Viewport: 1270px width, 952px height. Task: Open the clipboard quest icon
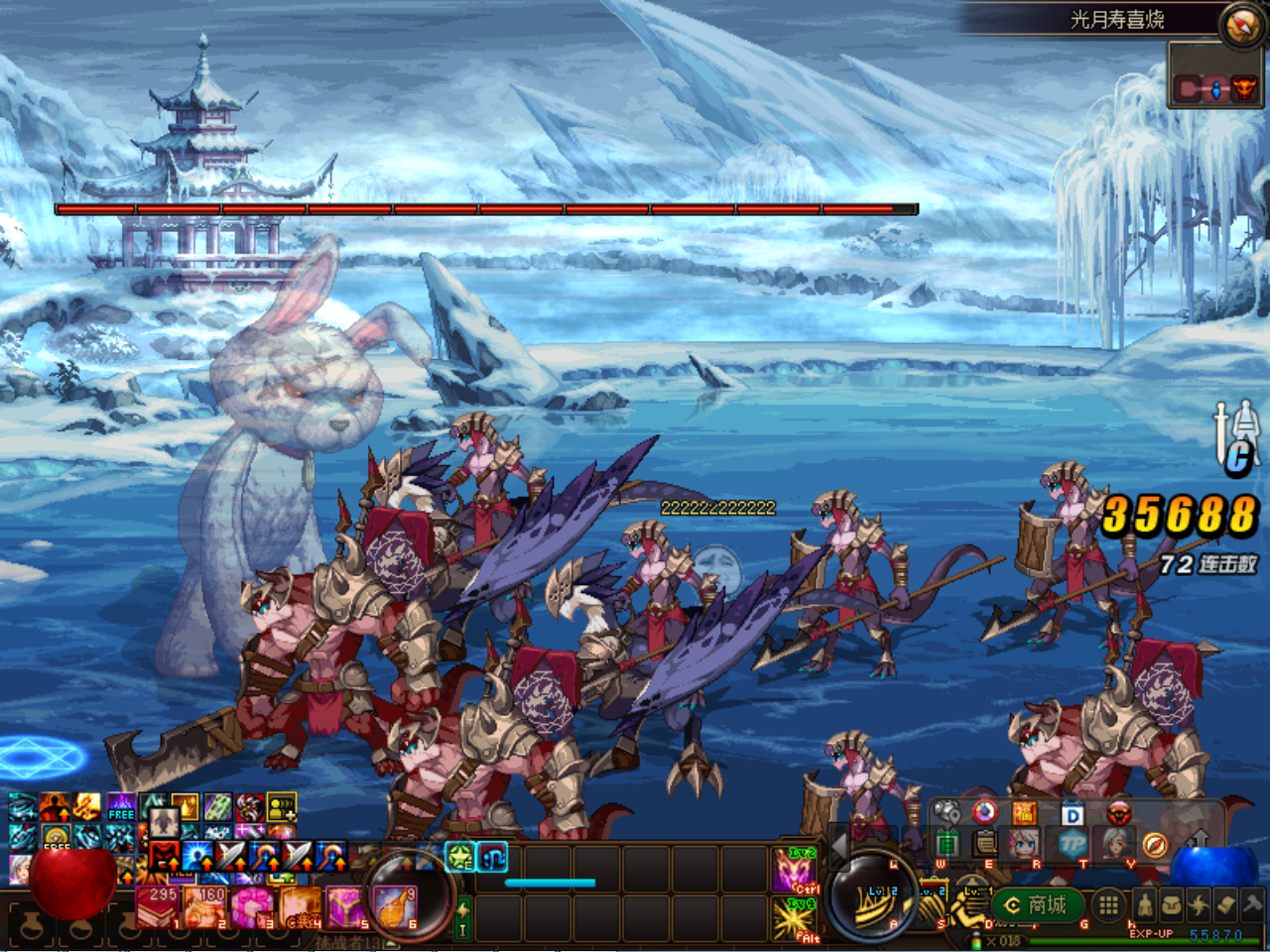pyautogui.click(x=984, y=844)
